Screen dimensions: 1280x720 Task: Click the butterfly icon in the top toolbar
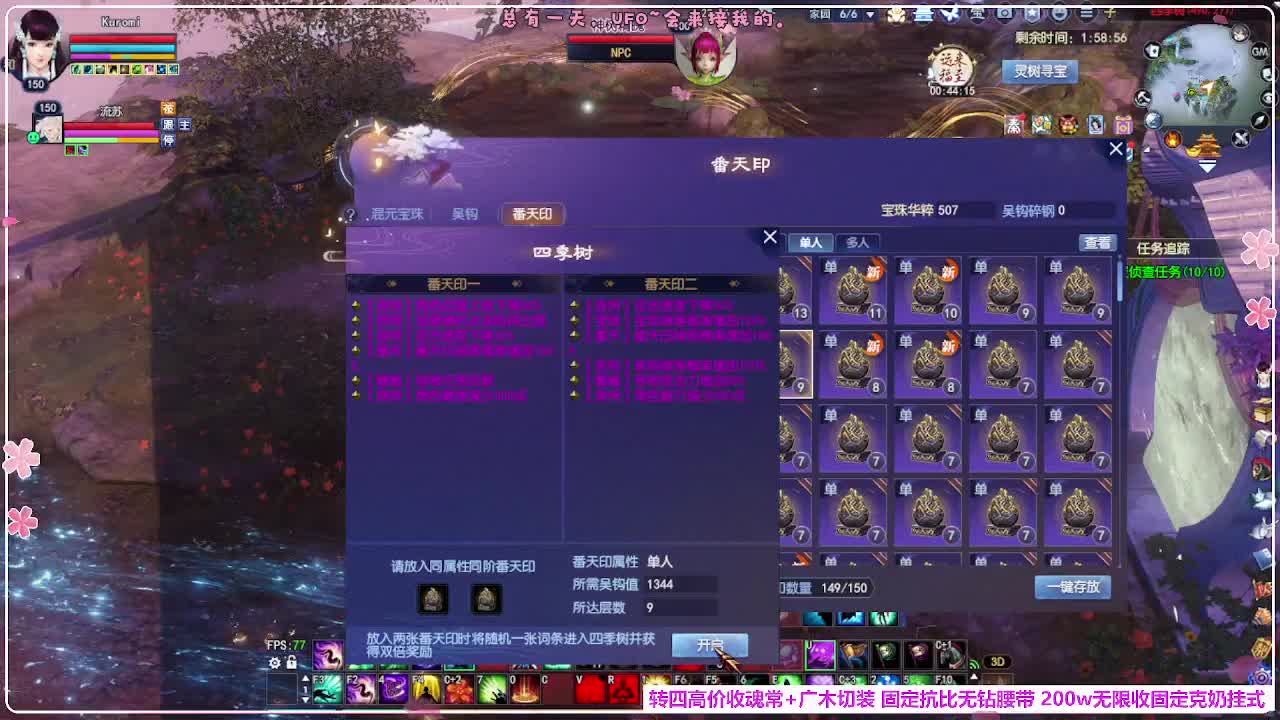949,13
